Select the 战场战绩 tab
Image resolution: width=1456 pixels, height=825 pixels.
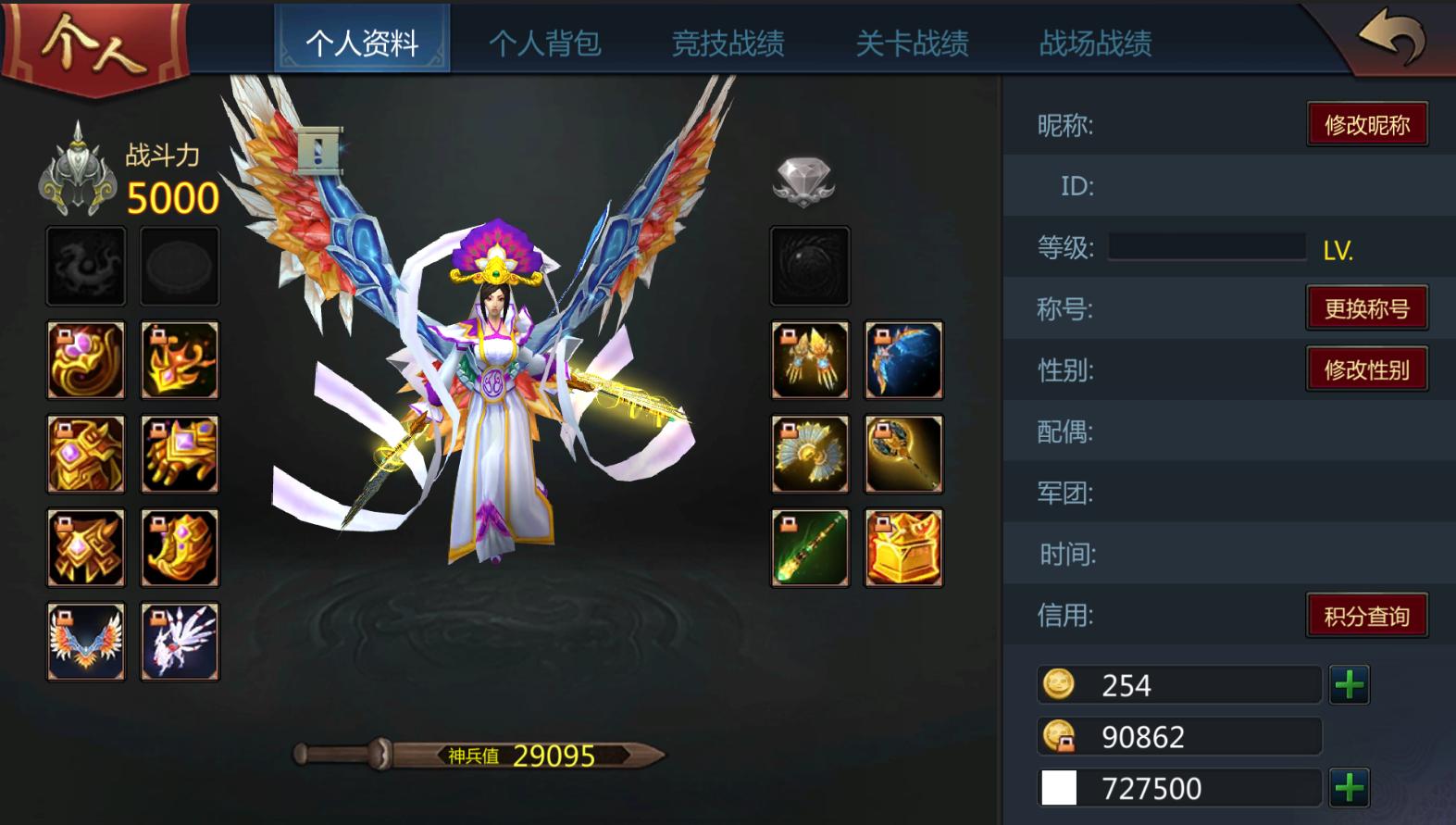1095,43
